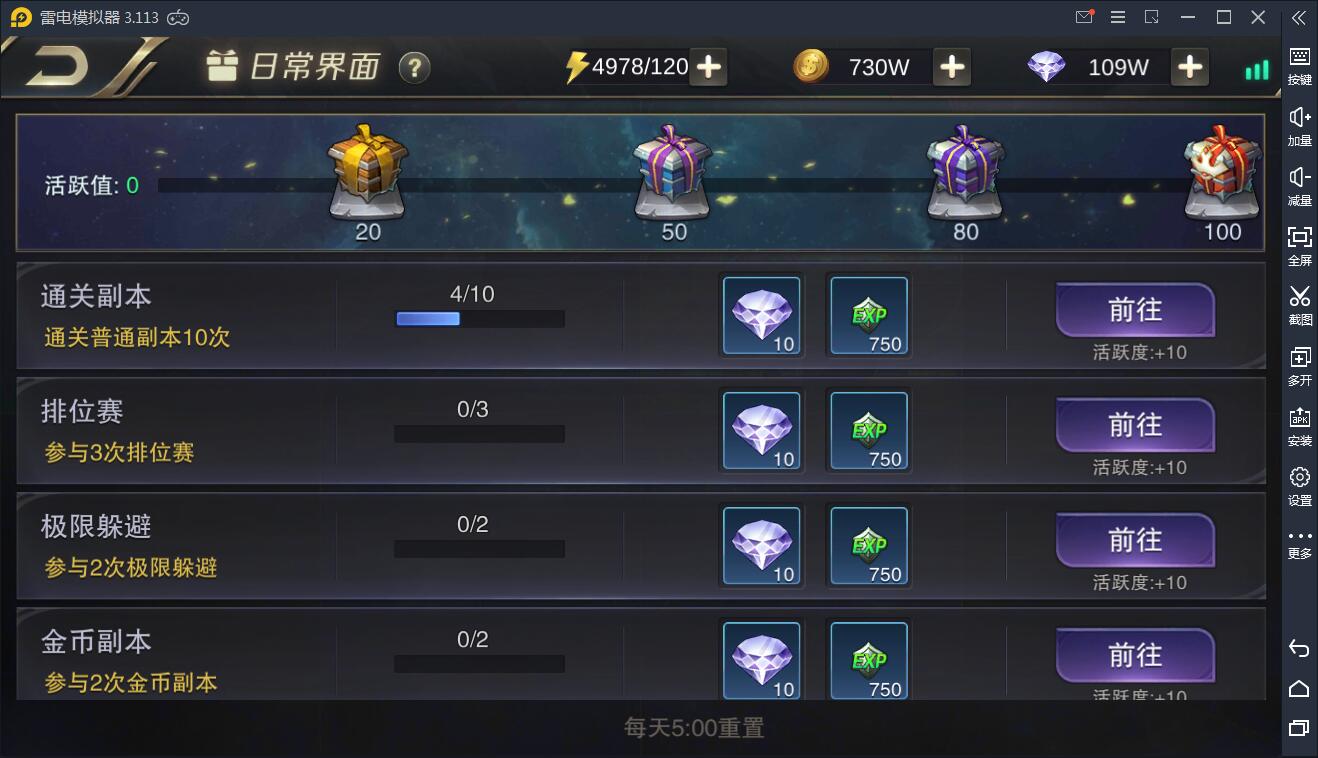Click 前往 for the 通关副本 quest
The height and width of the screenshot is (758, 1318).
(1134, 311)
